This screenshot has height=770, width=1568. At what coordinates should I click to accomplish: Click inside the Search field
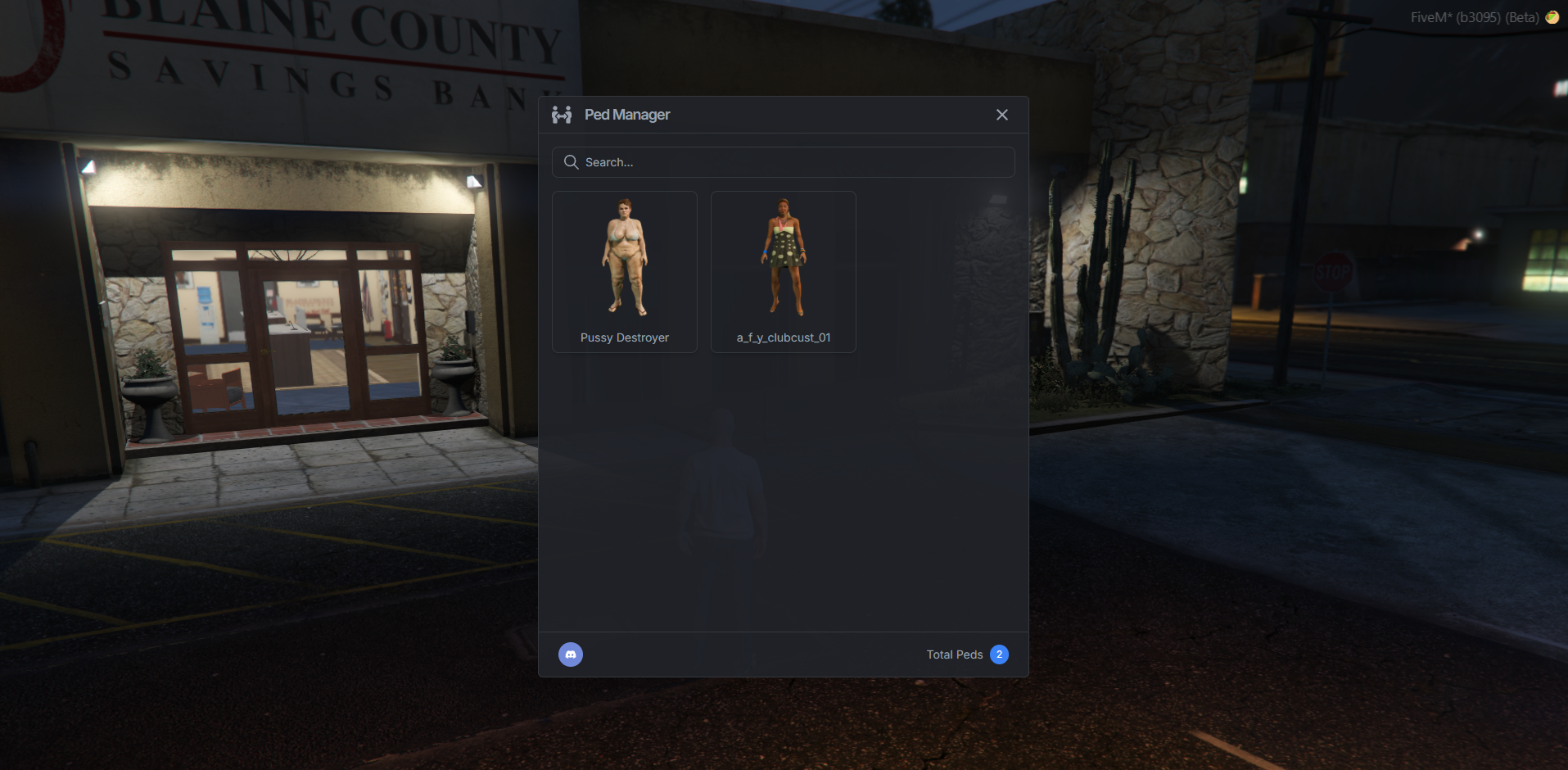click(783, 162)
